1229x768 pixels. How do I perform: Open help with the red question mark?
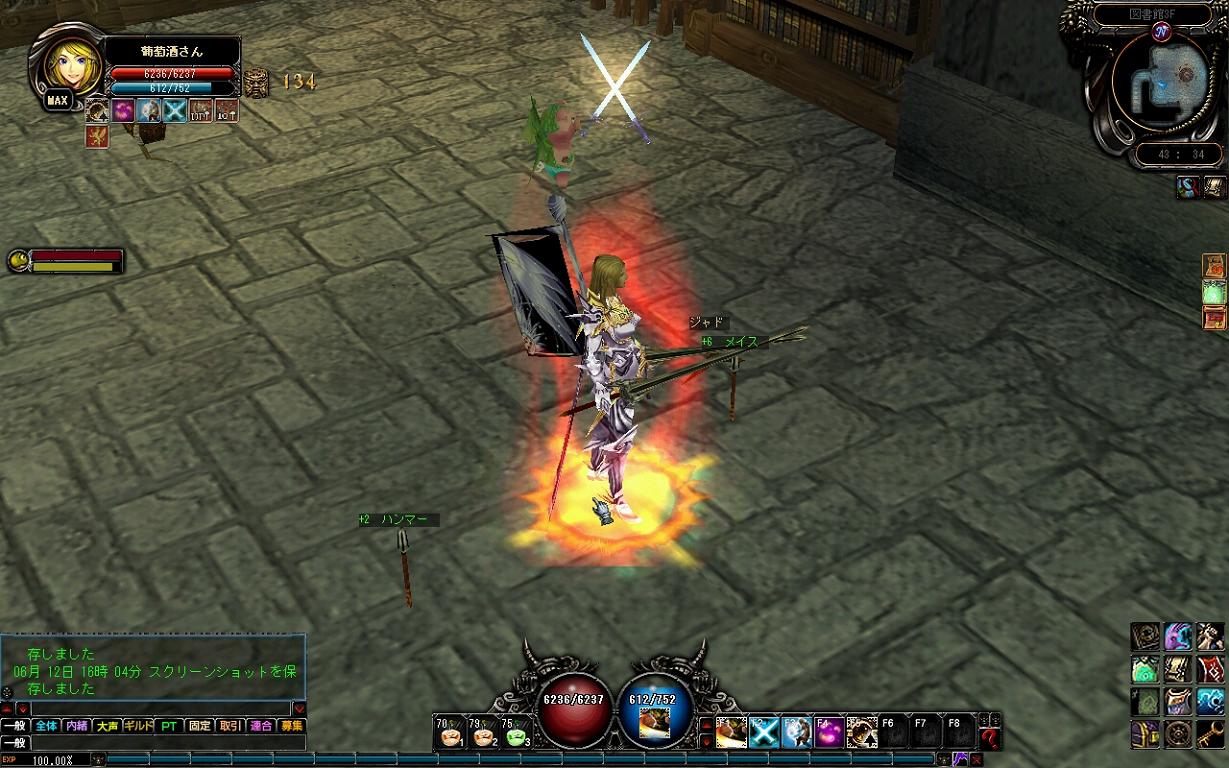click(990, 739)
